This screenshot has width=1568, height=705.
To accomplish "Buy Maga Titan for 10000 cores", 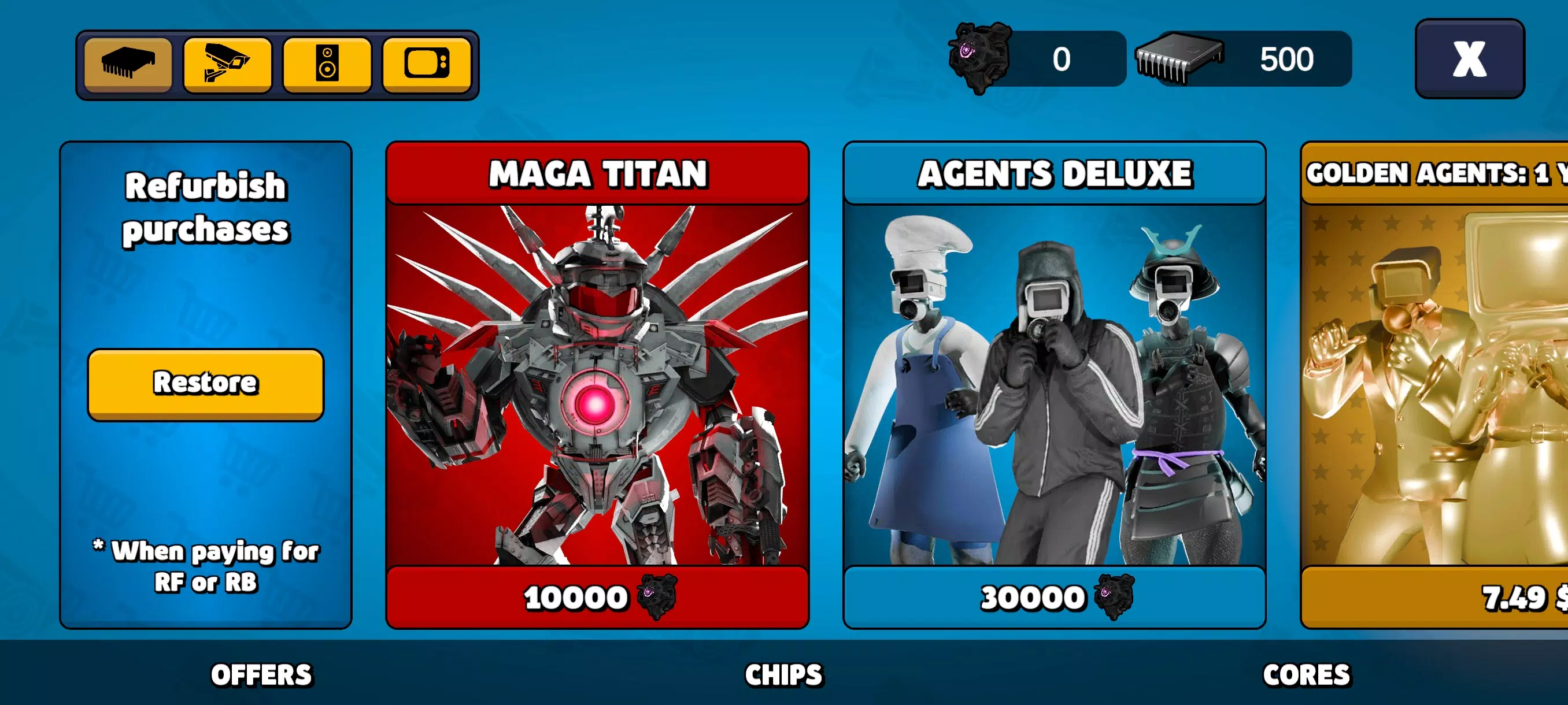I will pyautogui.click(x=597, y=598).
